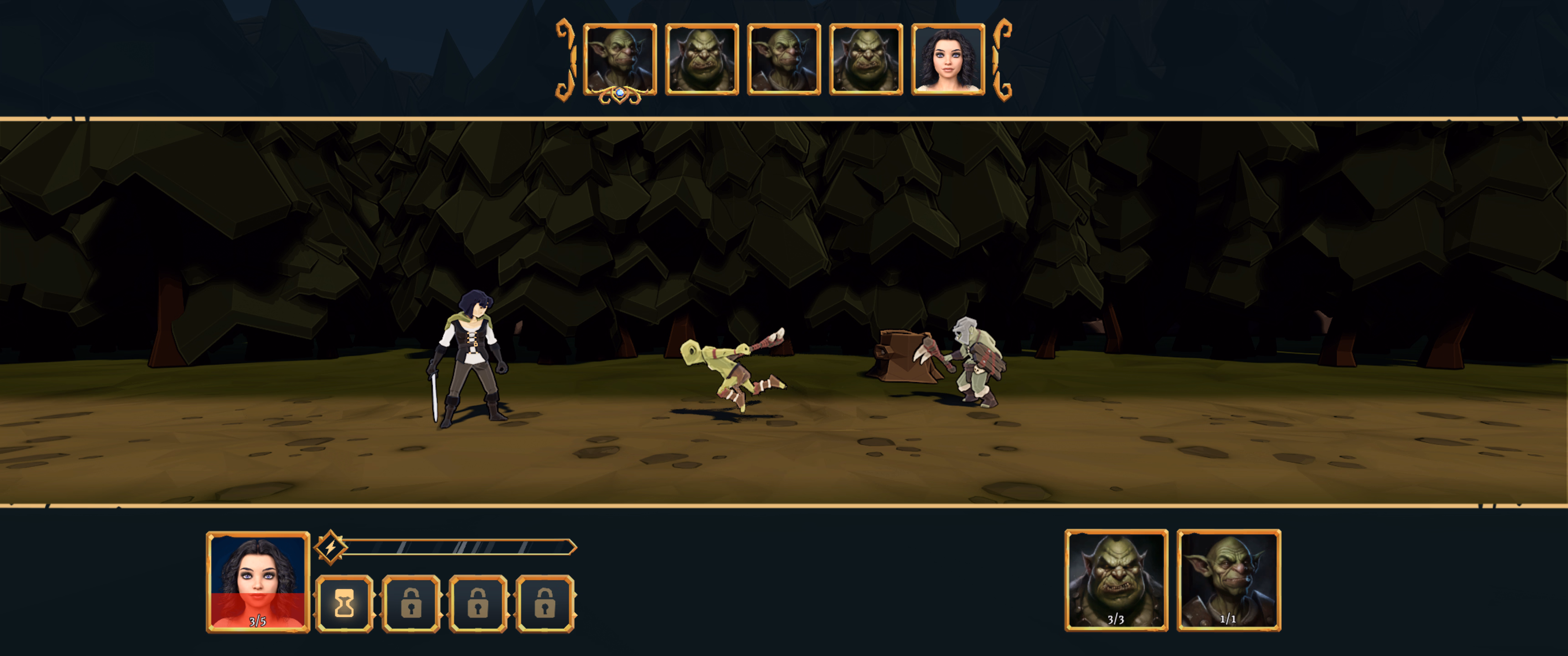Click the heroine portrait in the turn order
The image size is (1568, 656).
[948, 60]
